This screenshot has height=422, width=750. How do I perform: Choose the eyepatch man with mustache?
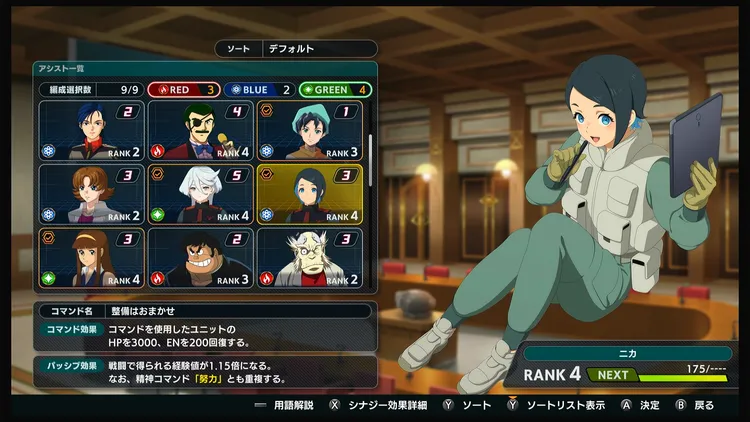[200, 131]
